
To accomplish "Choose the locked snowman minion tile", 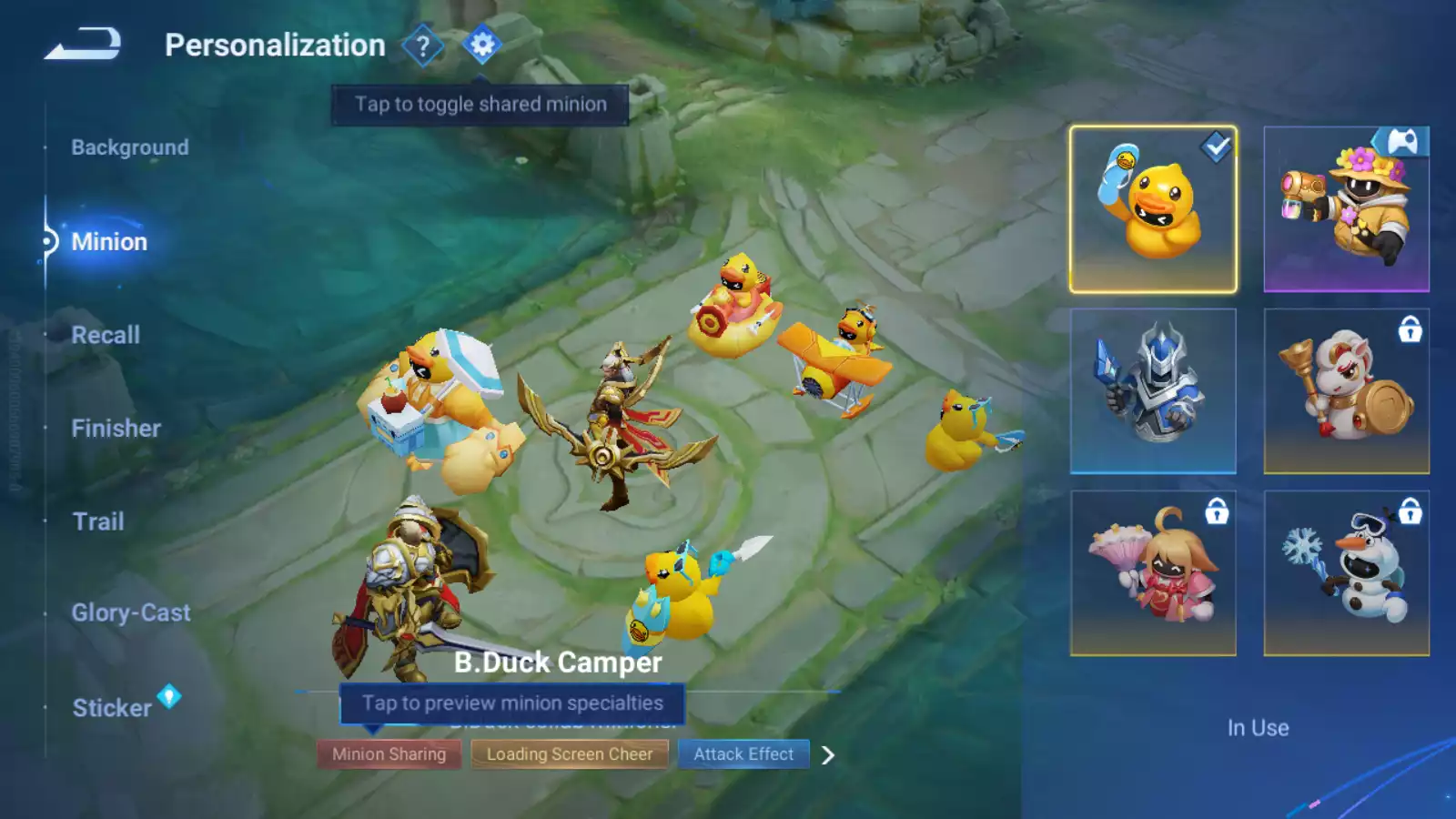I will [1346, 573].
